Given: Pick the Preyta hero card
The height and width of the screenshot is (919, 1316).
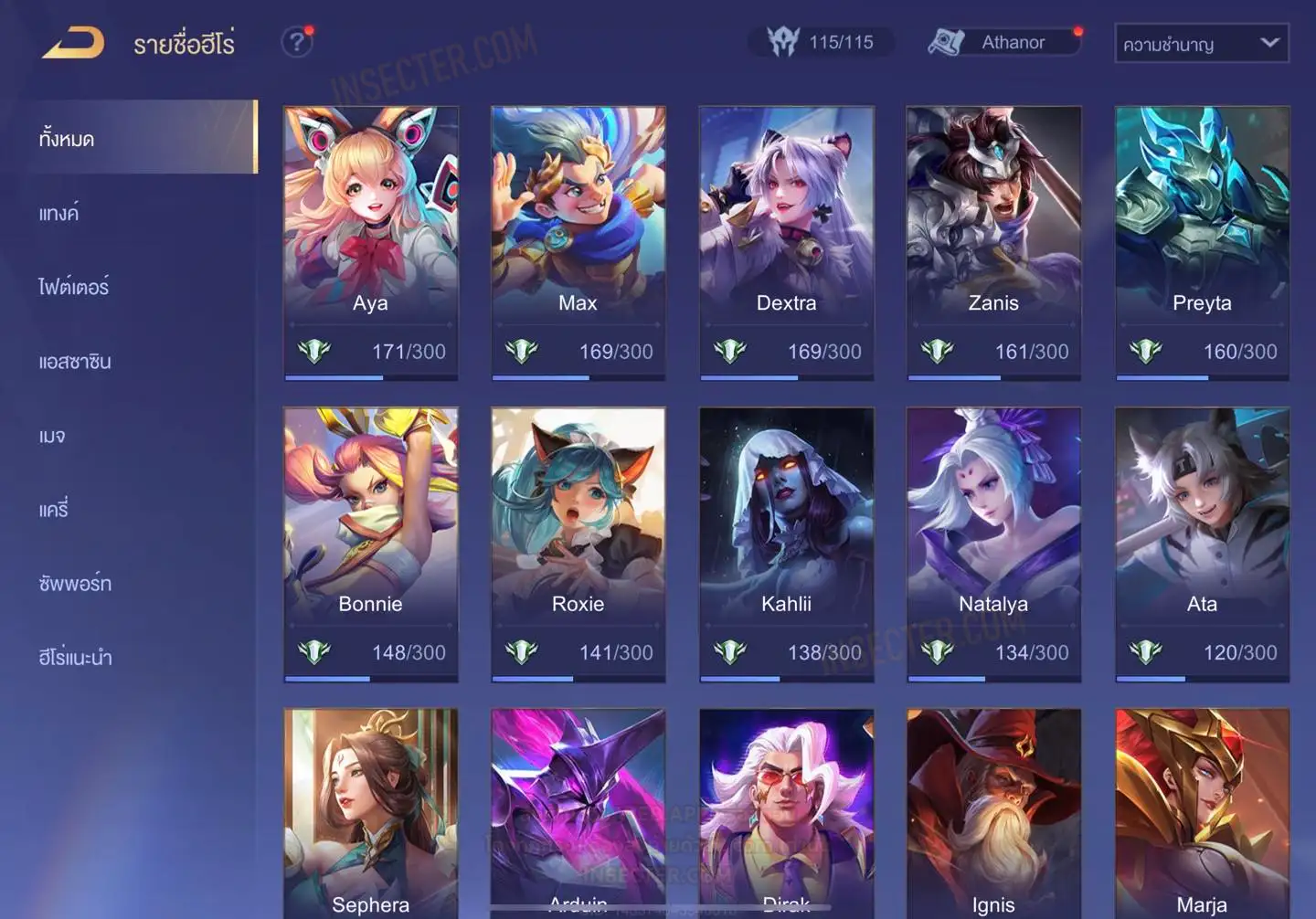Looking at the screenshot, I should point(1202,242).
